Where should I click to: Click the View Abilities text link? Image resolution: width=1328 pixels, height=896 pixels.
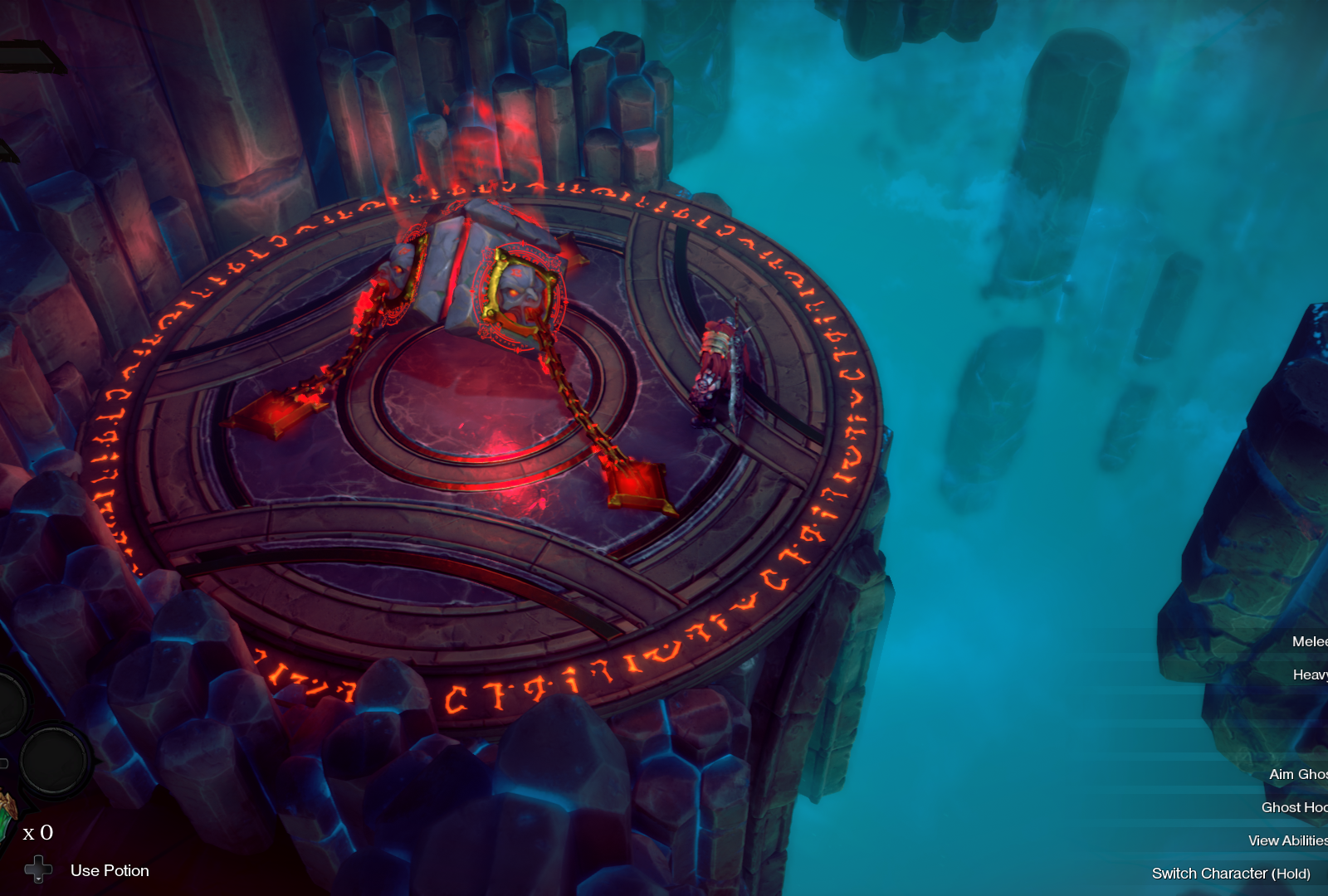(1291, 840)
